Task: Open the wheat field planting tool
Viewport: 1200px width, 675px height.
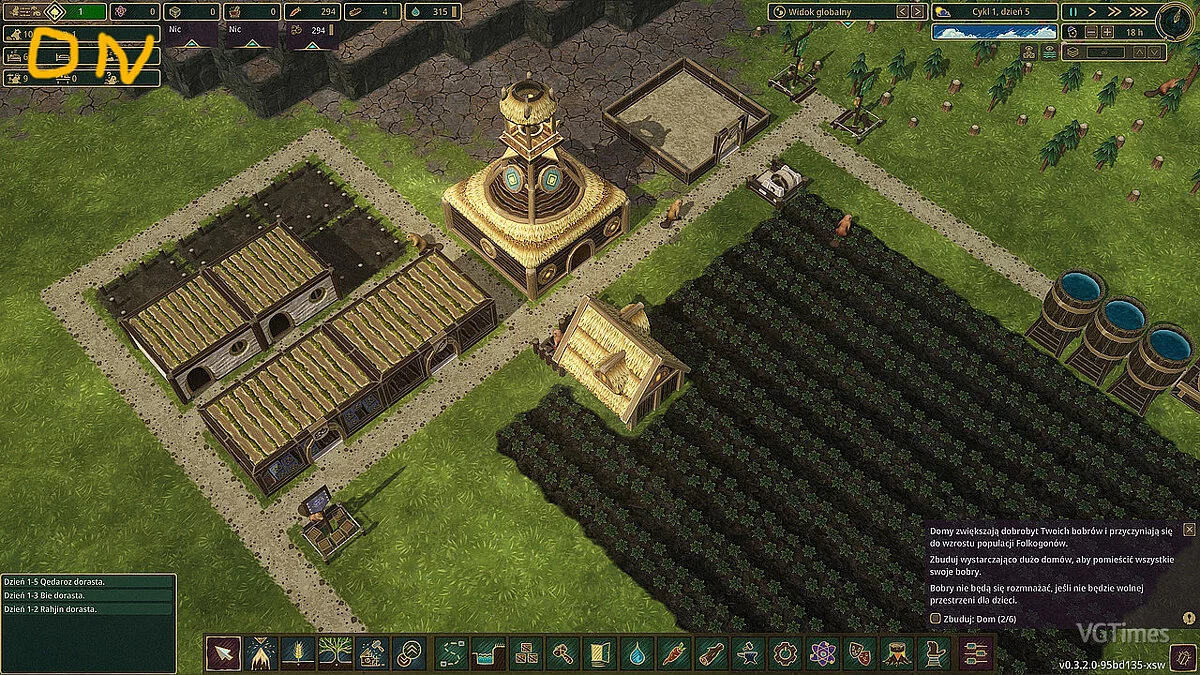Action: [x=297, y=653]
